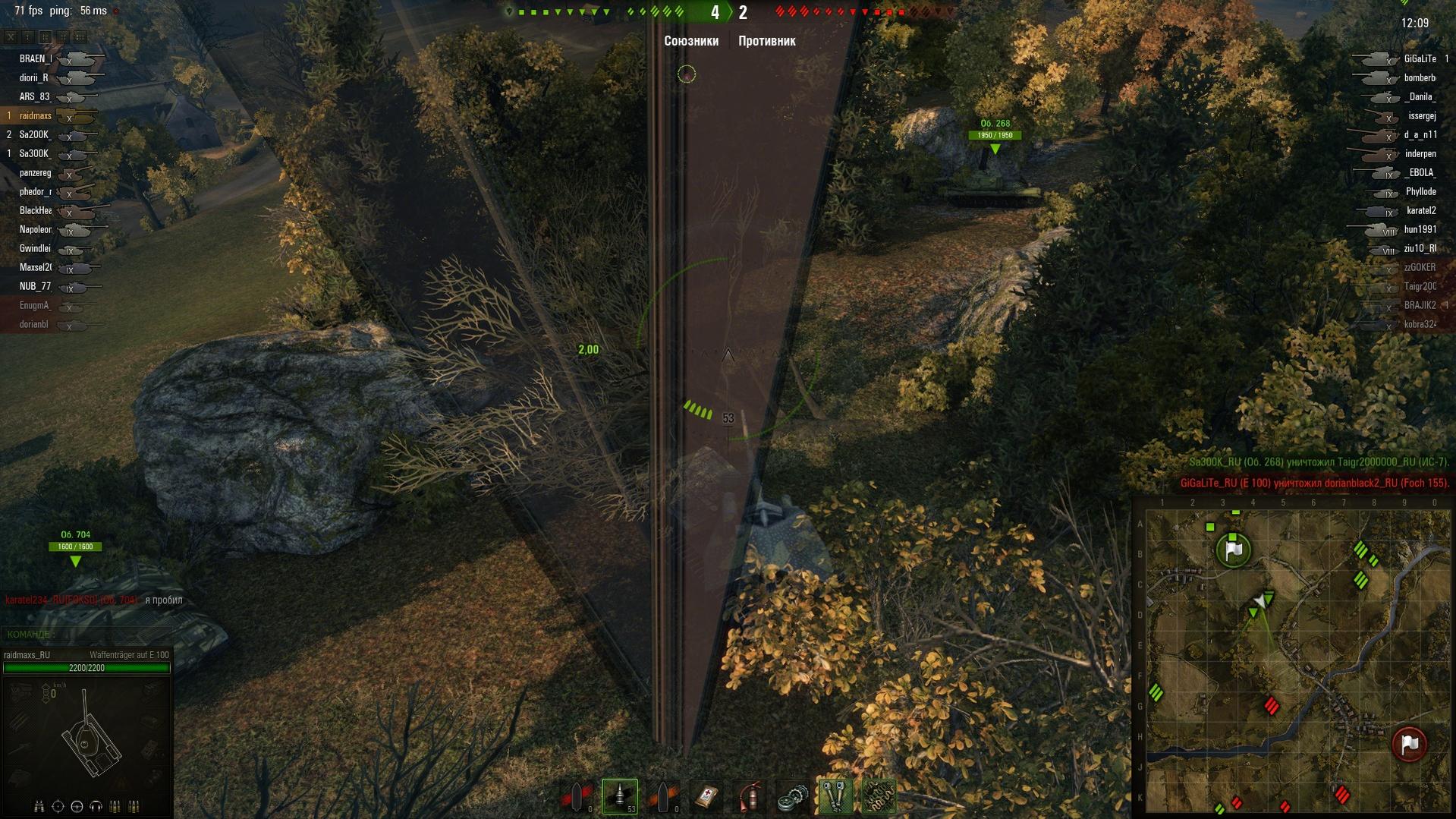Screen dimensions: 1456x819
Task: Choose hun1991 in the enemy player list
Action: pyautogui.click(x=1419, y=229)
